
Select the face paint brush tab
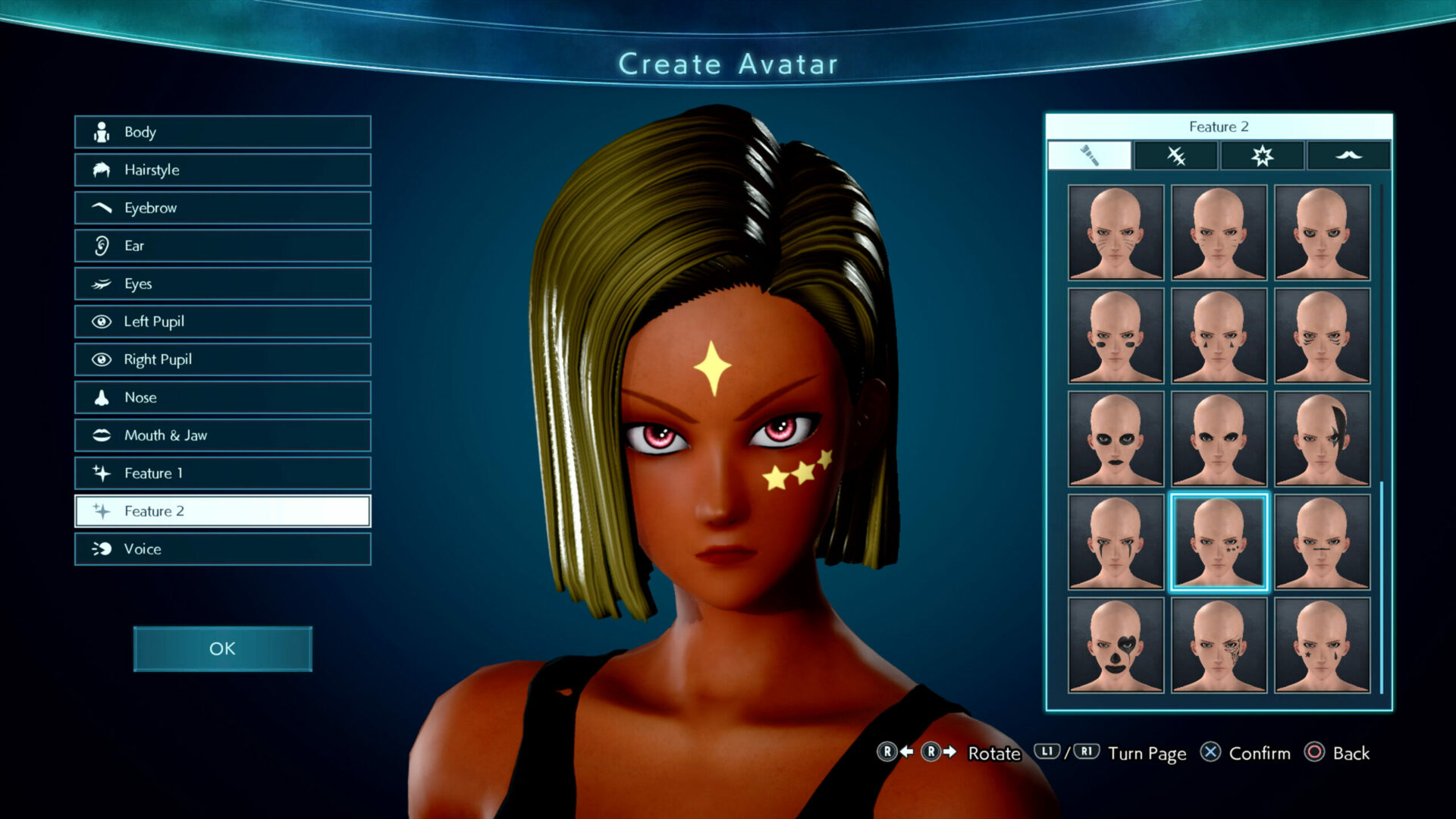point(1090,155)
